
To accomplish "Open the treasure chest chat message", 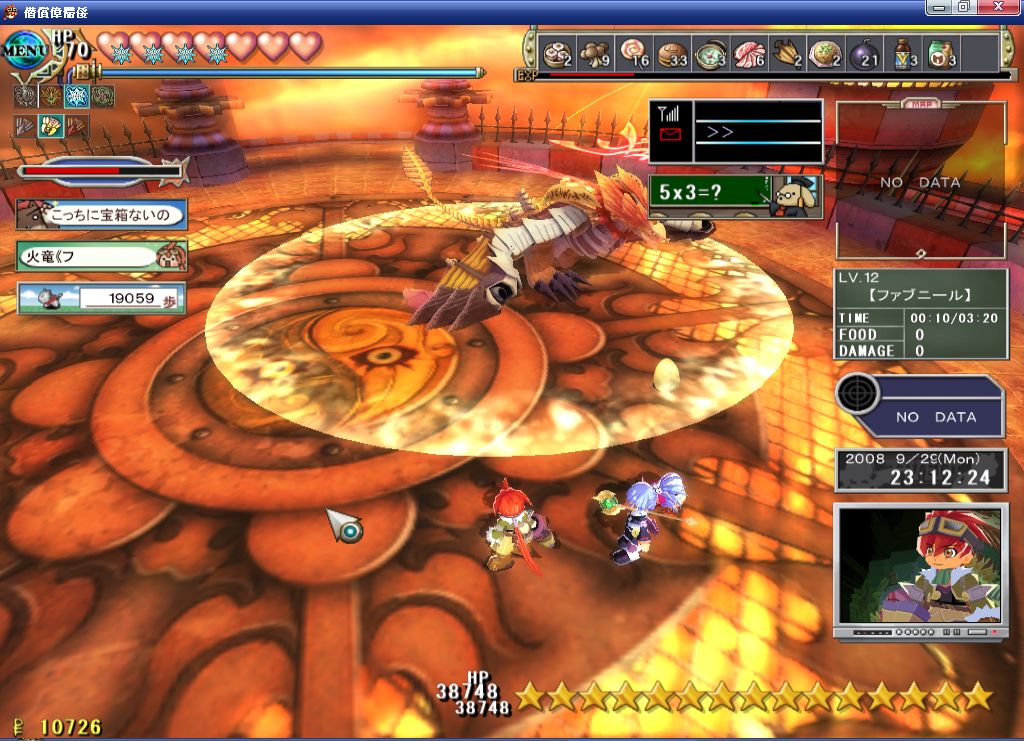I will (x=101, y=214).
